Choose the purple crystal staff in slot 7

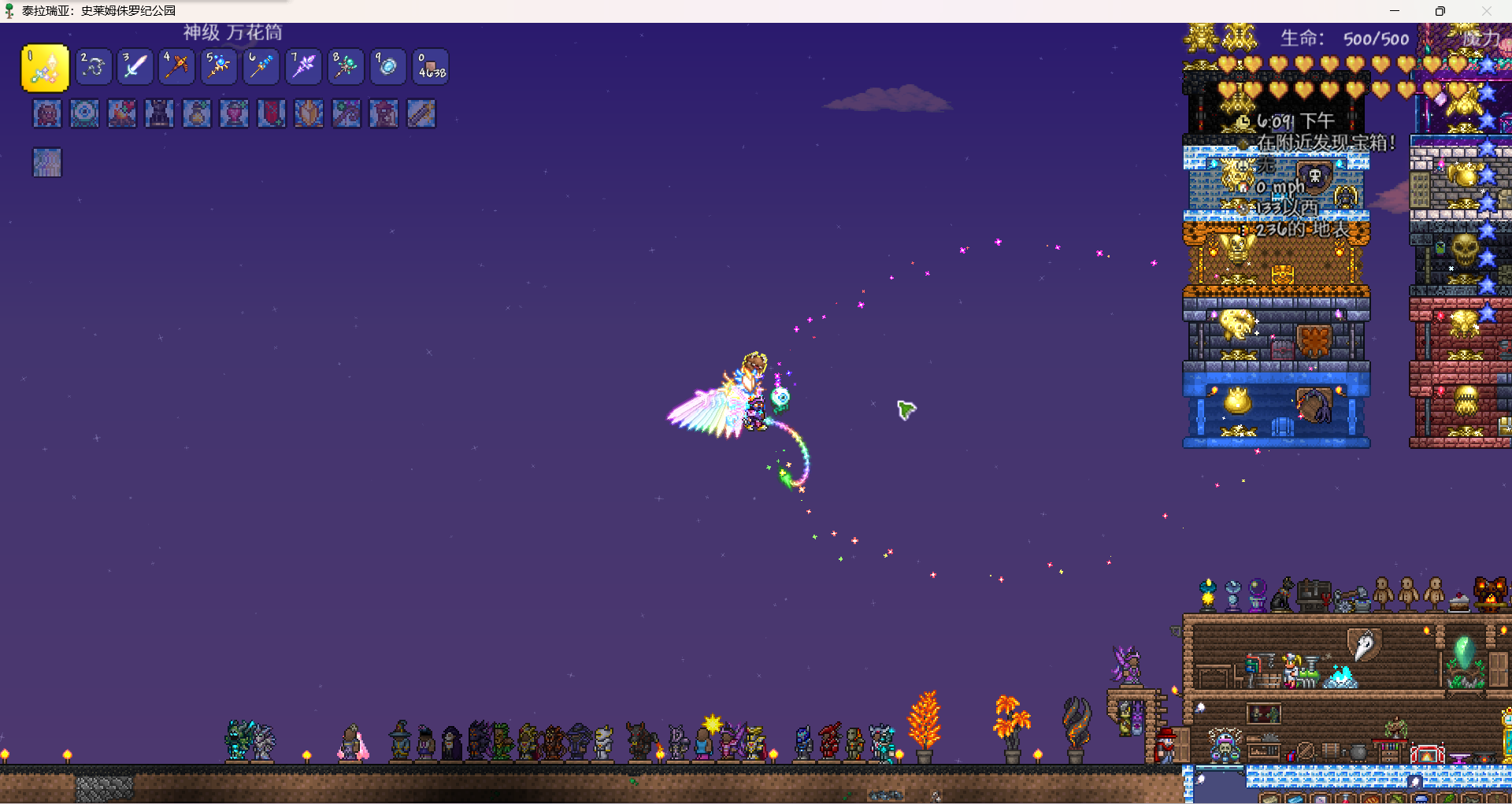[303, 67]
